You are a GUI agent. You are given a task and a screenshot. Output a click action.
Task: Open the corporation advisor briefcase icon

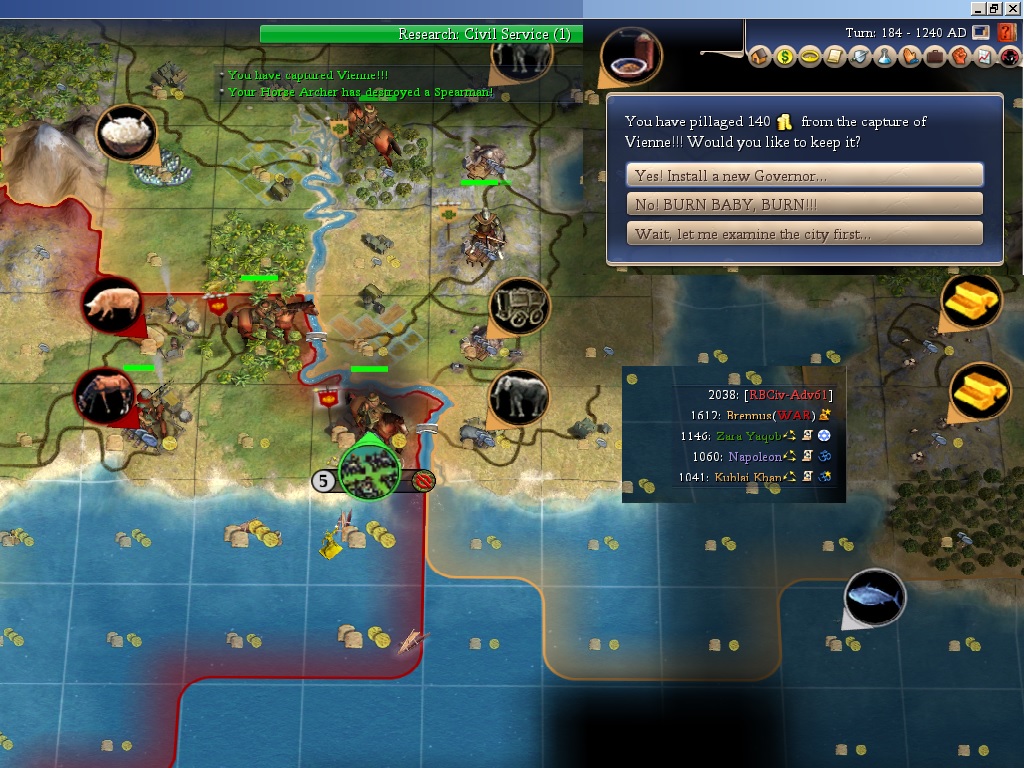point(934,57)
